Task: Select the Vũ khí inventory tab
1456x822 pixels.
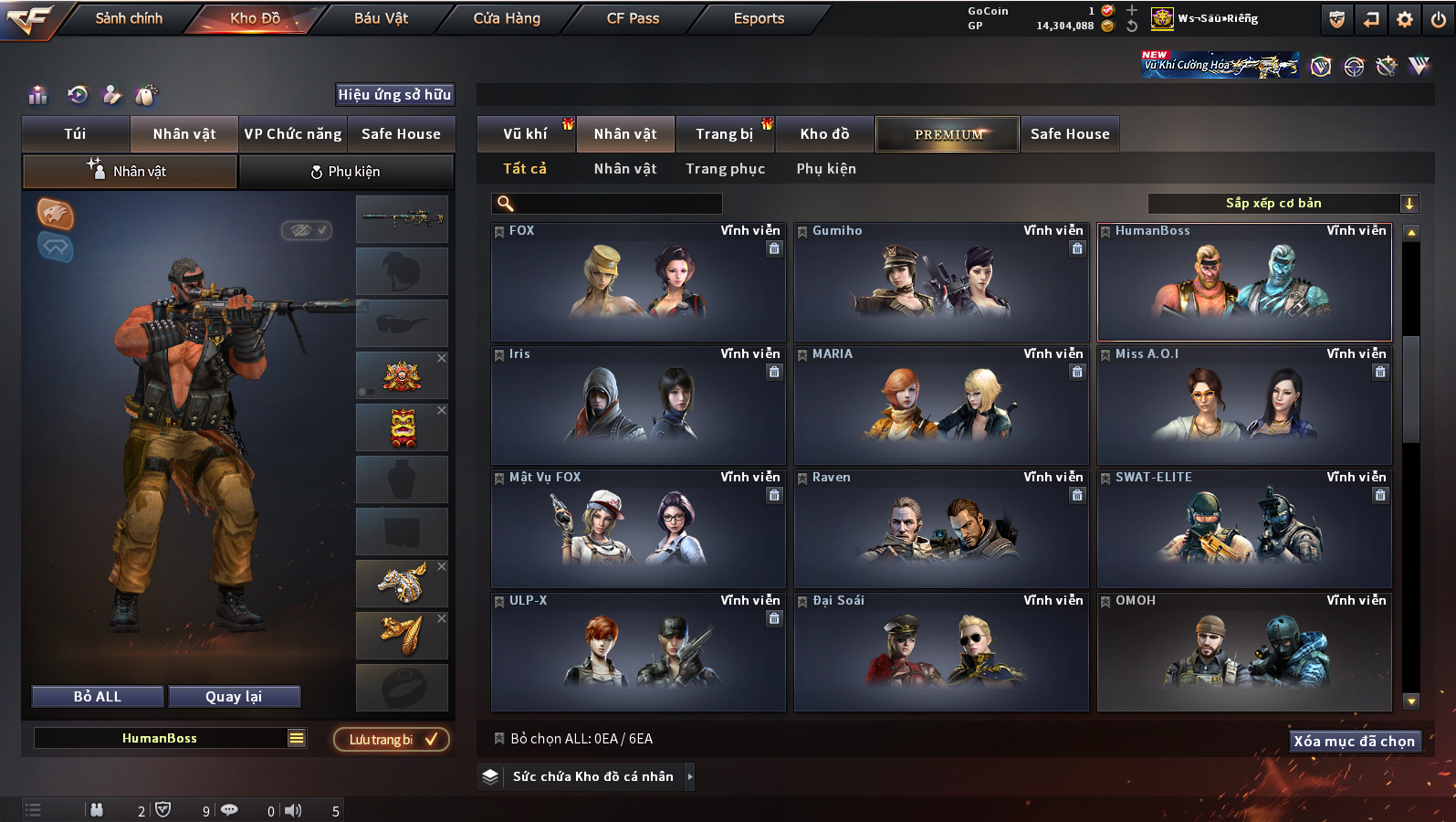Action: point(526,134)
